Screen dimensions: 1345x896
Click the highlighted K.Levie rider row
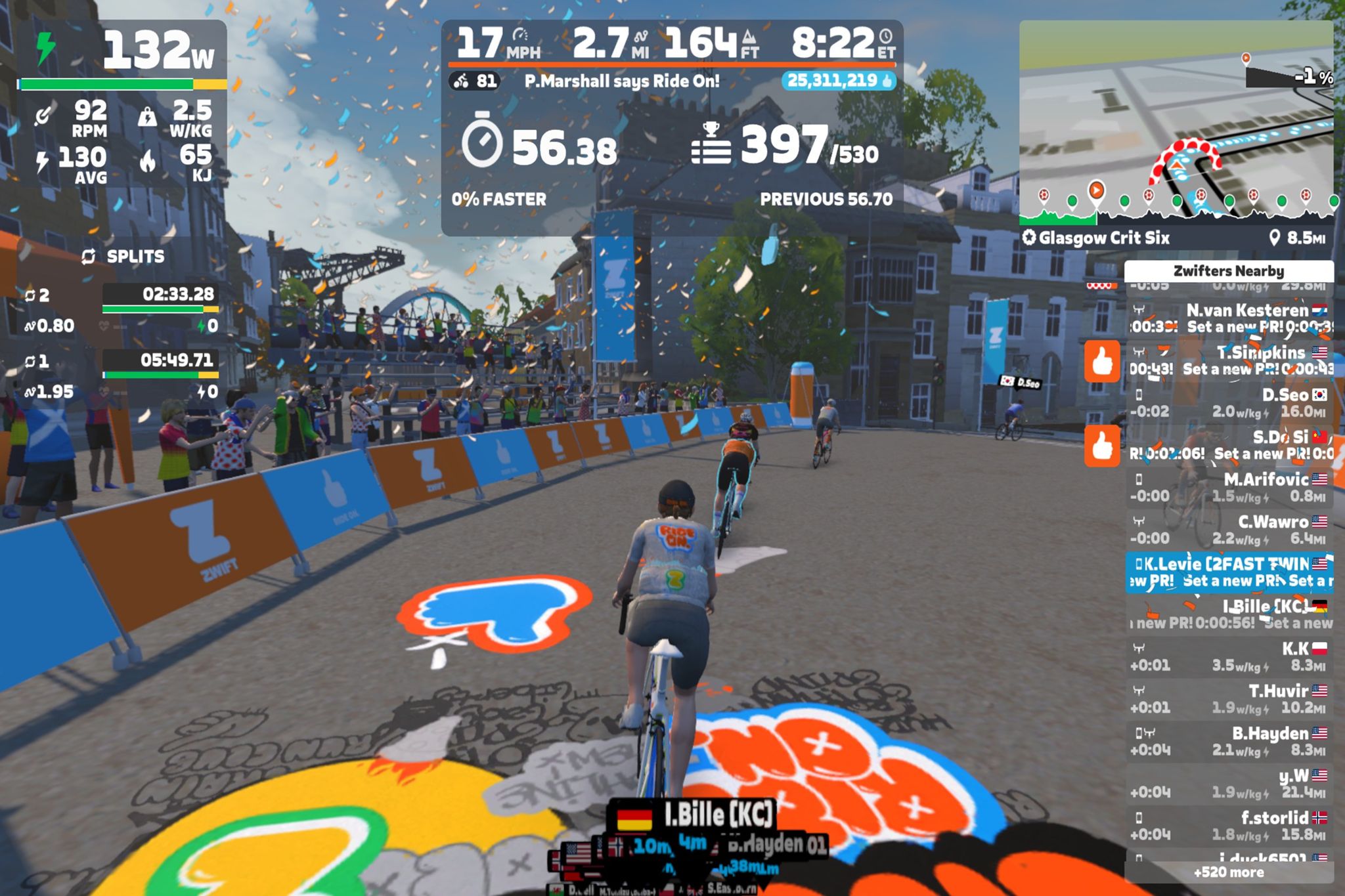coord(1229,572)
